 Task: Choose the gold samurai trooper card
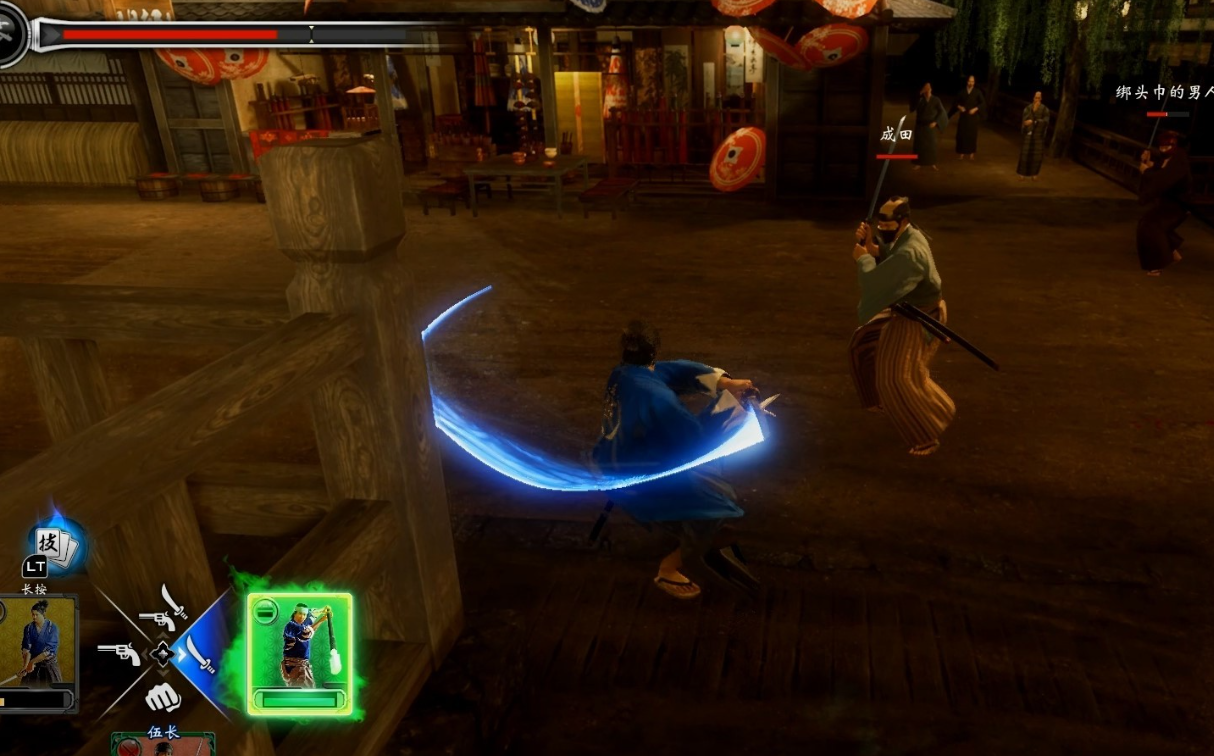(x=37, y=652)
